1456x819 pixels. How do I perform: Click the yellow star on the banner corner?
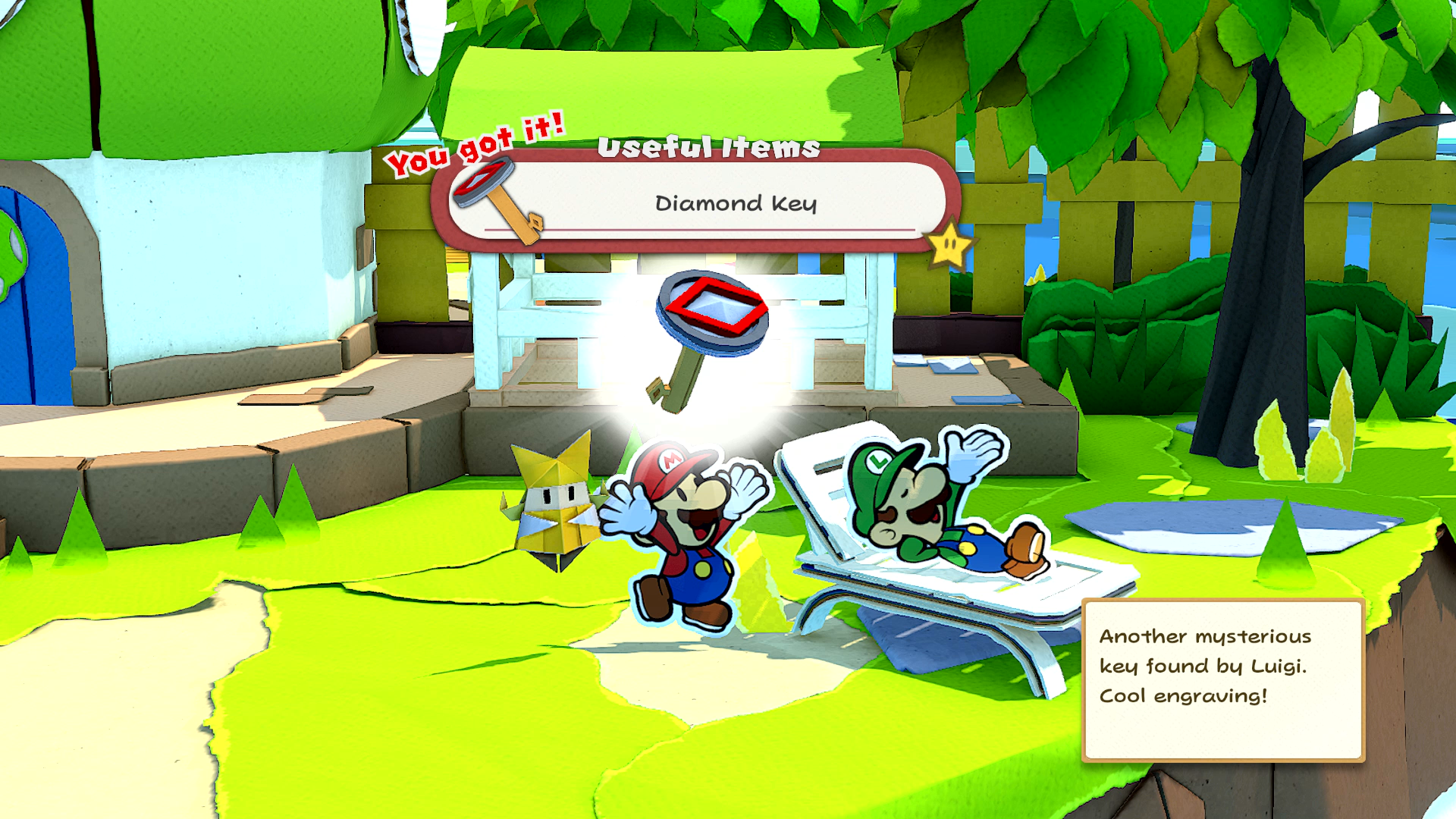pos(949,245)
